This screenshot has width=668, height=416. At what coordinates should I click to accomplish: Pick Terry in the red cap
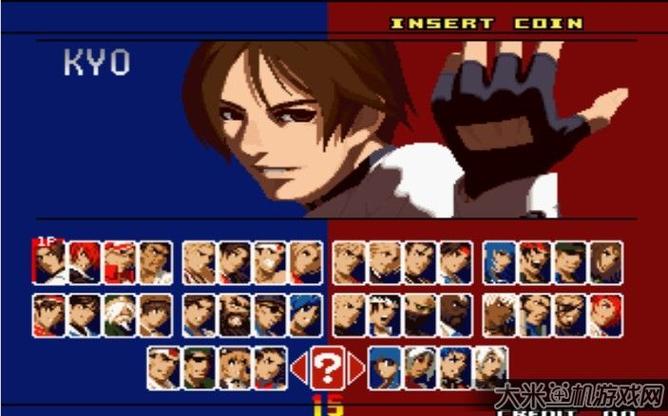click(x=119, y=262)
